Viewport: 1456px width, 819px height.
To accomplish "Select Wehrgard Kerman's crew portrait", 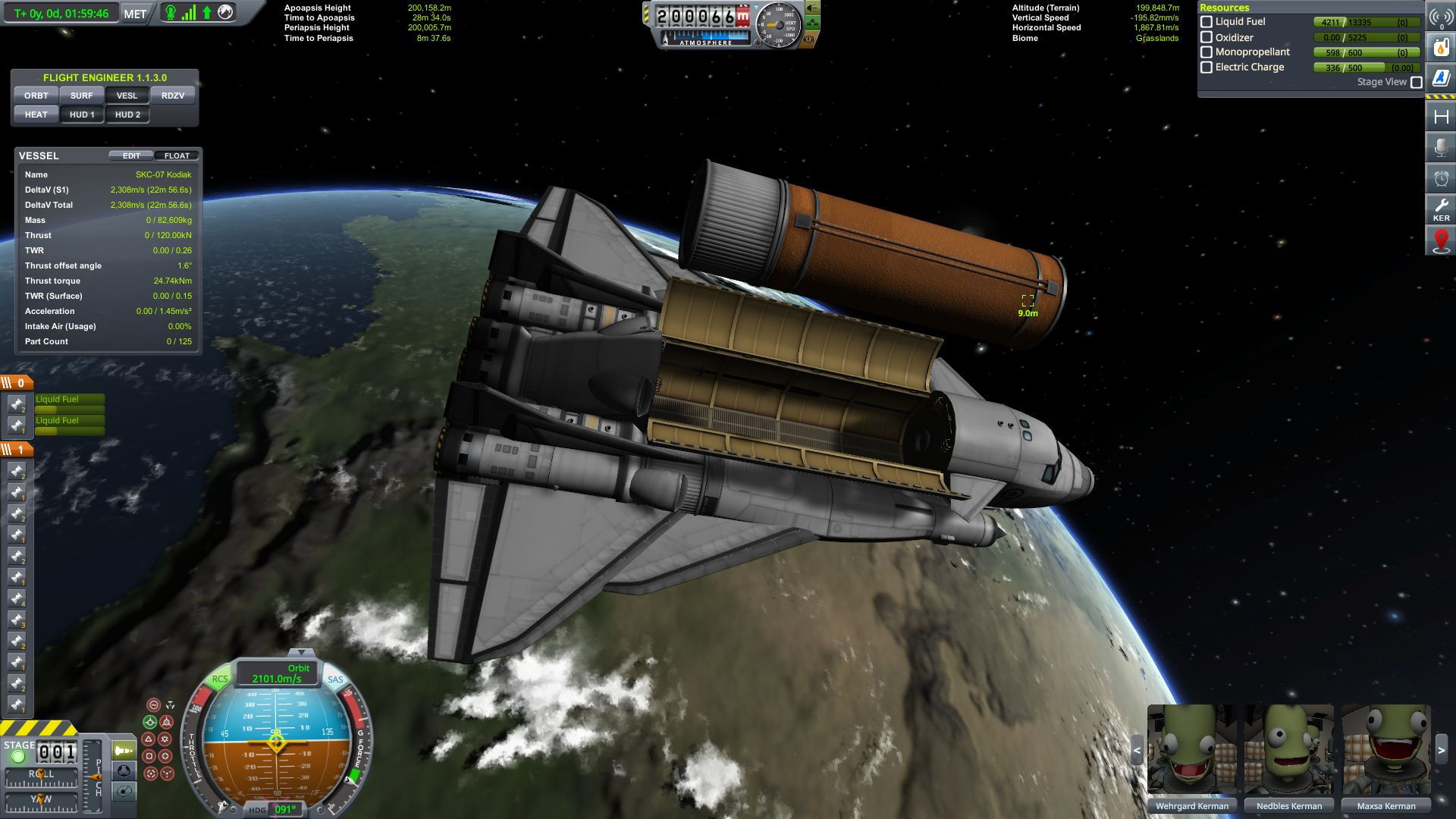I will pos(1191,749).
